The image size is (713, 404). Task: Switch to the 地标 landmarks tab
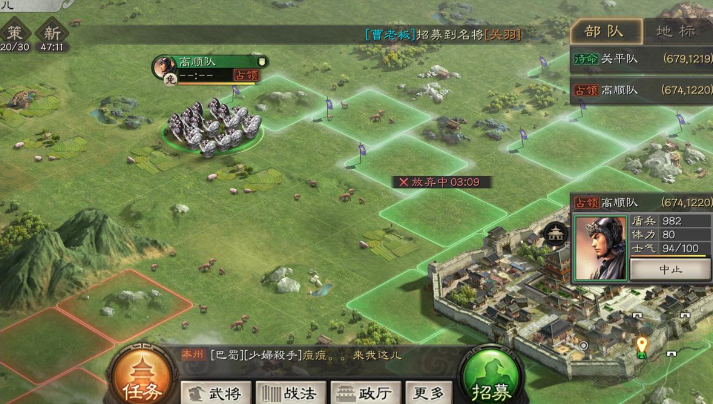pos(676,31)
